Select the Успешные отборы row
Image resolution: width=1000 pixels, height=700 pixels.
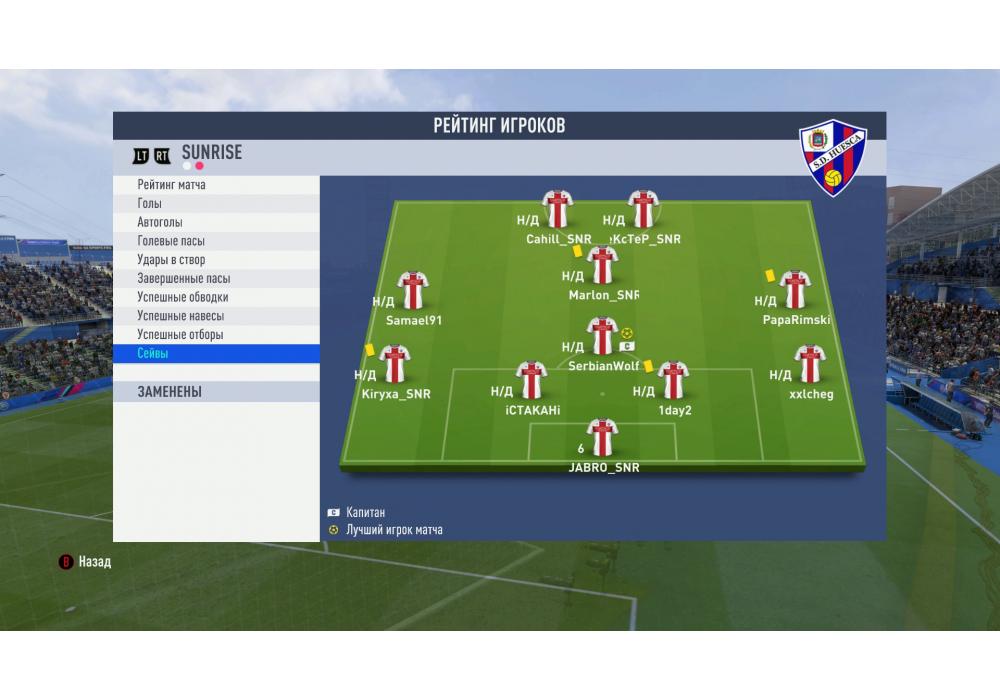click(216, 335)
